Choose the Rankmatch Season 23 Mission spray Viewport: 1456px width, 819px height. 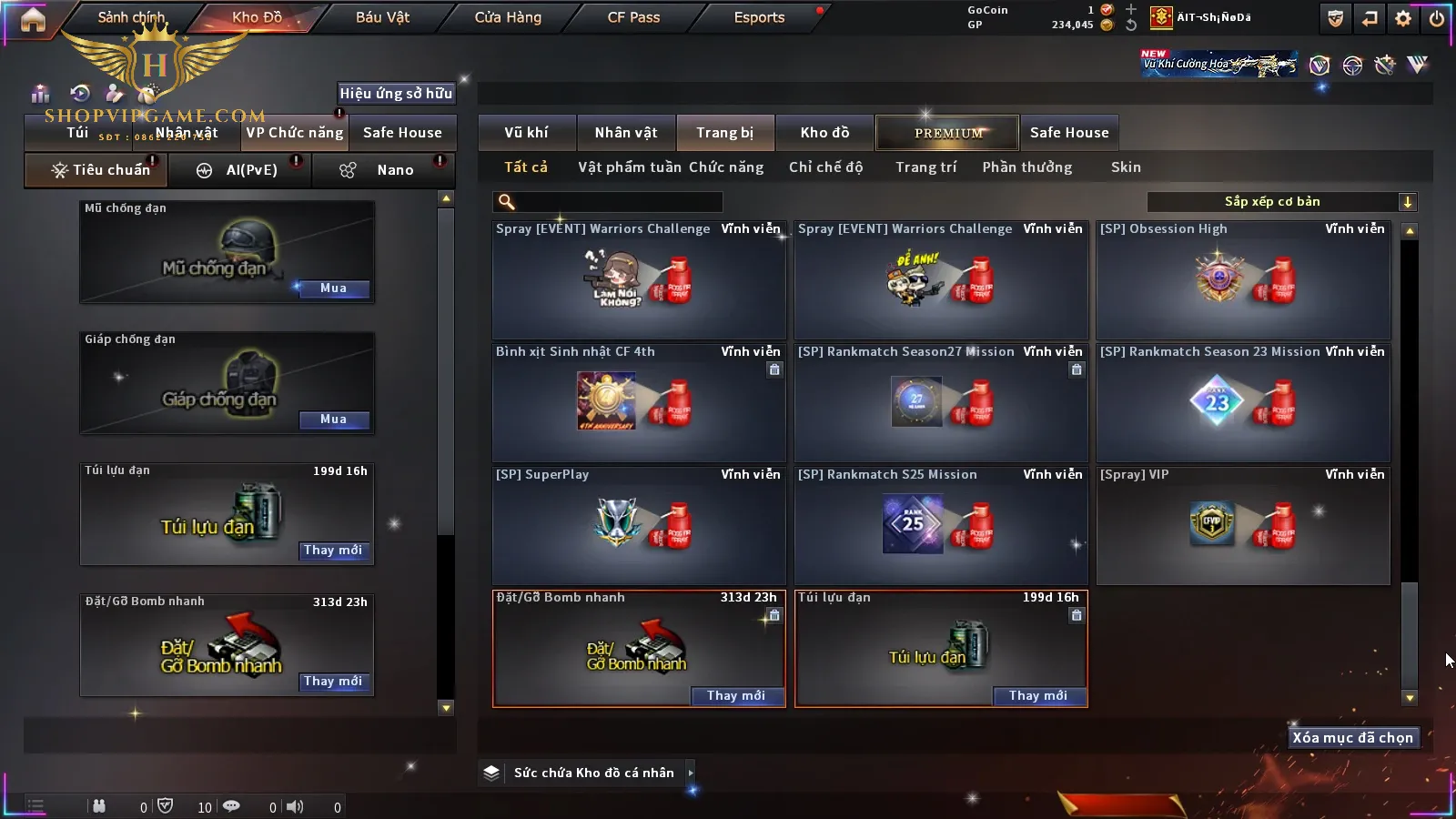point(1243,403)
